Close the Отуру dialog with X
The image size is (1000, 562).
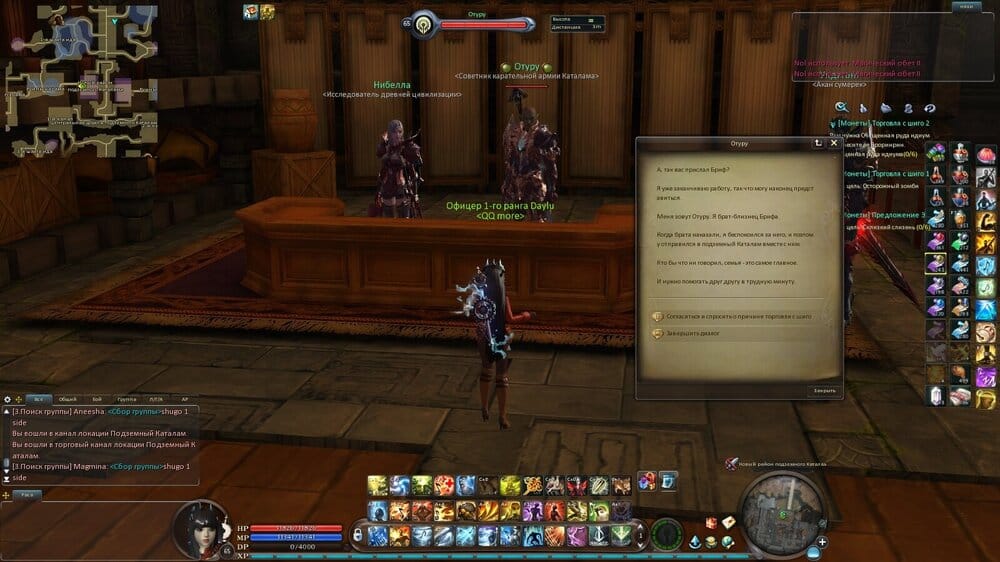click(x=834, y=144)
